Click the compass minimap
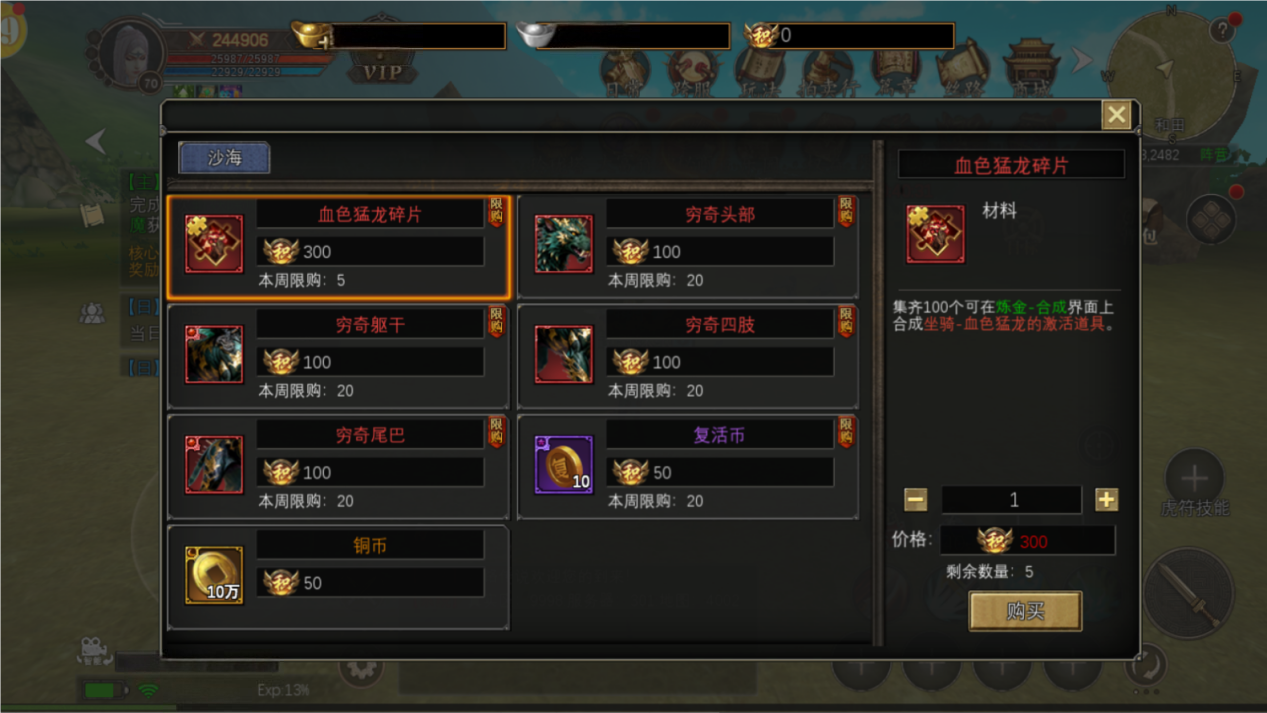The width and height of the screenshot is (1267, 713). tap(1170, 75)
